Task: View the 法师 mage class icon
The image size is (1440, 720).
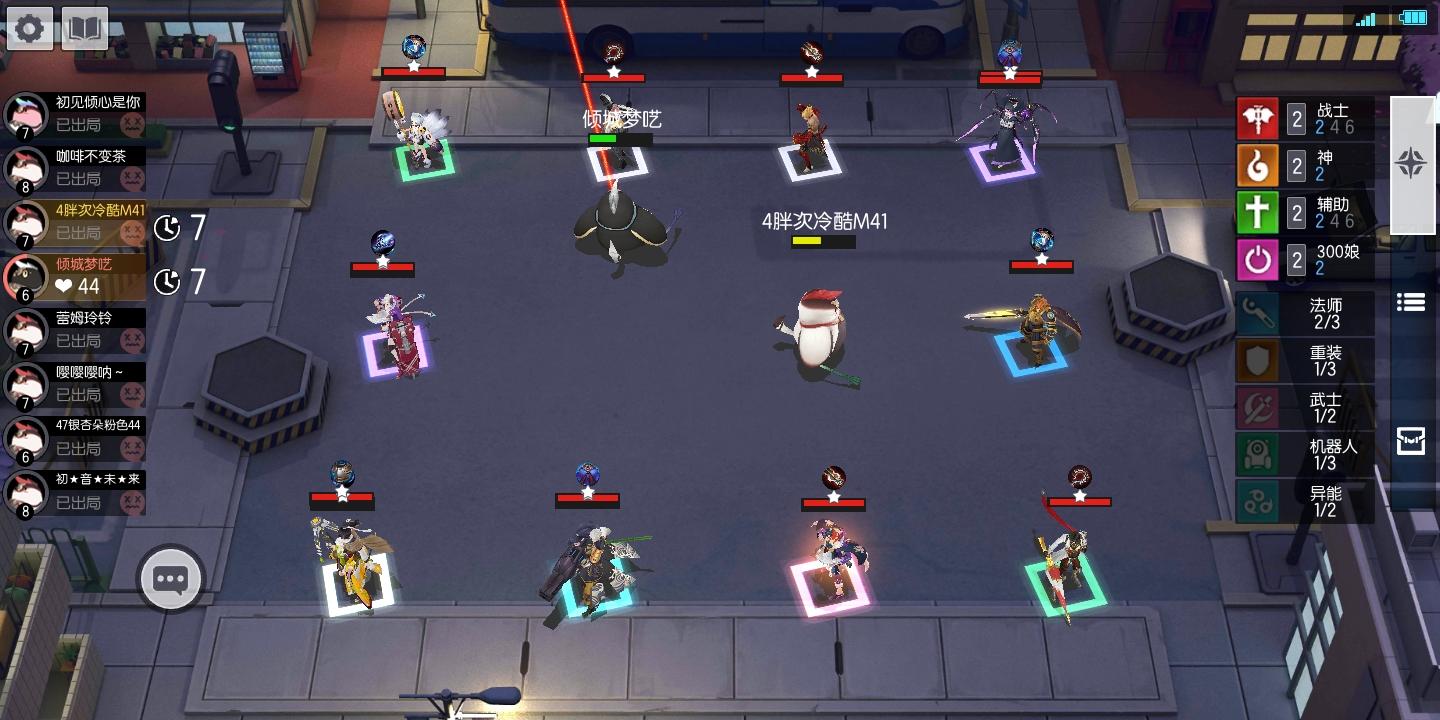Action: click(x=1258, y=312)
